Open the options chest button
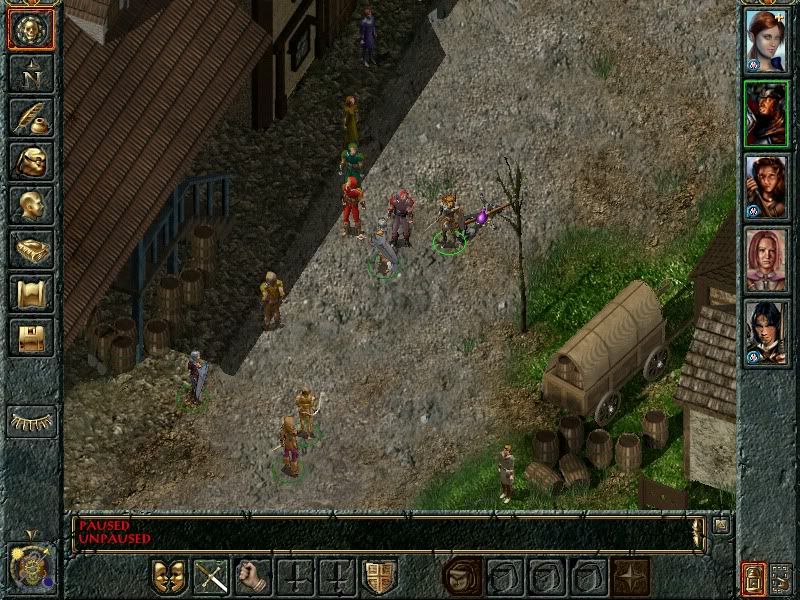The image size is (800, 600). tap(30, 337)
